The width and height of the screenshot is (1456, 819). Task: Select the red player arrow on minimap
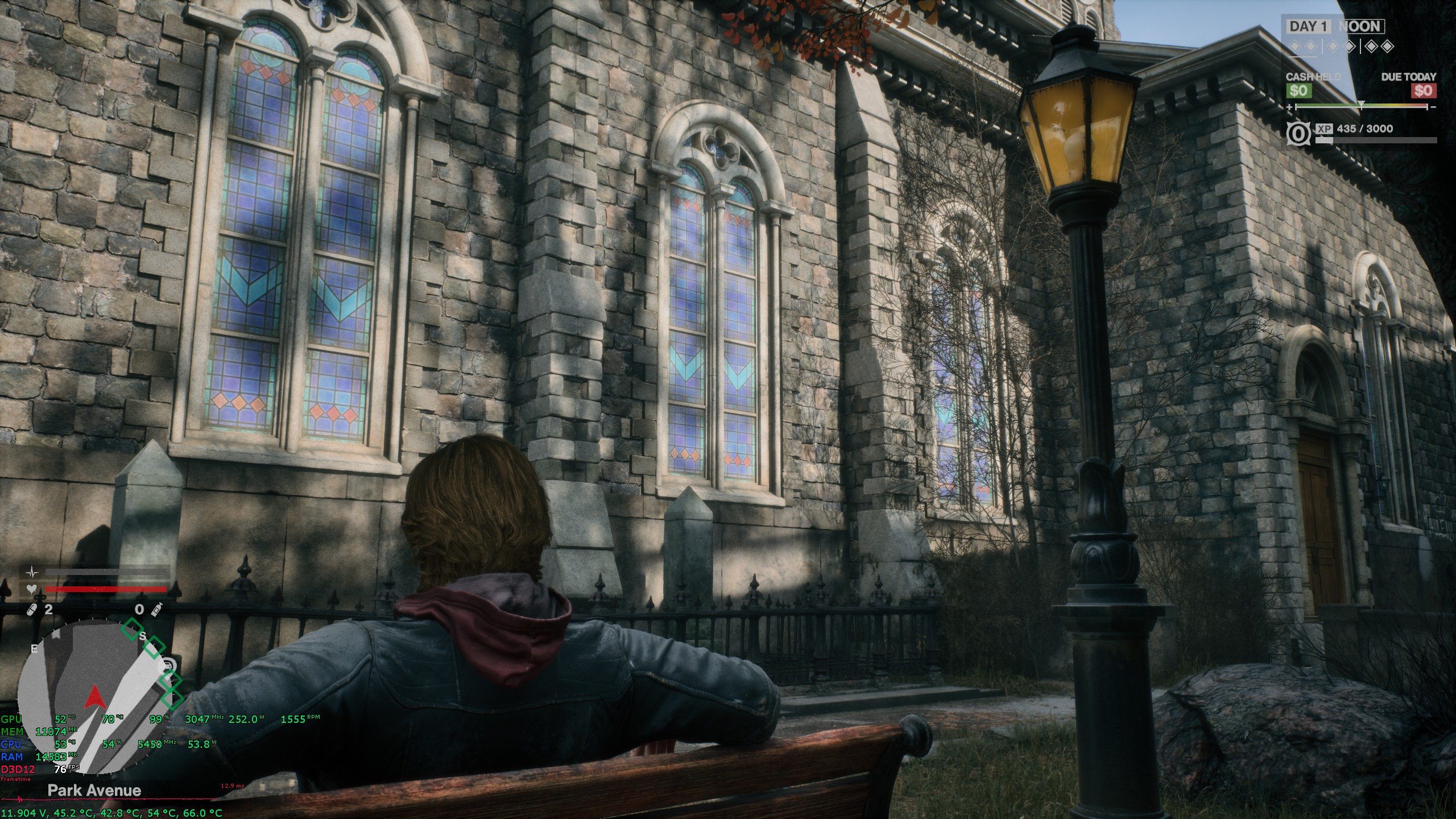click(x=94, y=697)
